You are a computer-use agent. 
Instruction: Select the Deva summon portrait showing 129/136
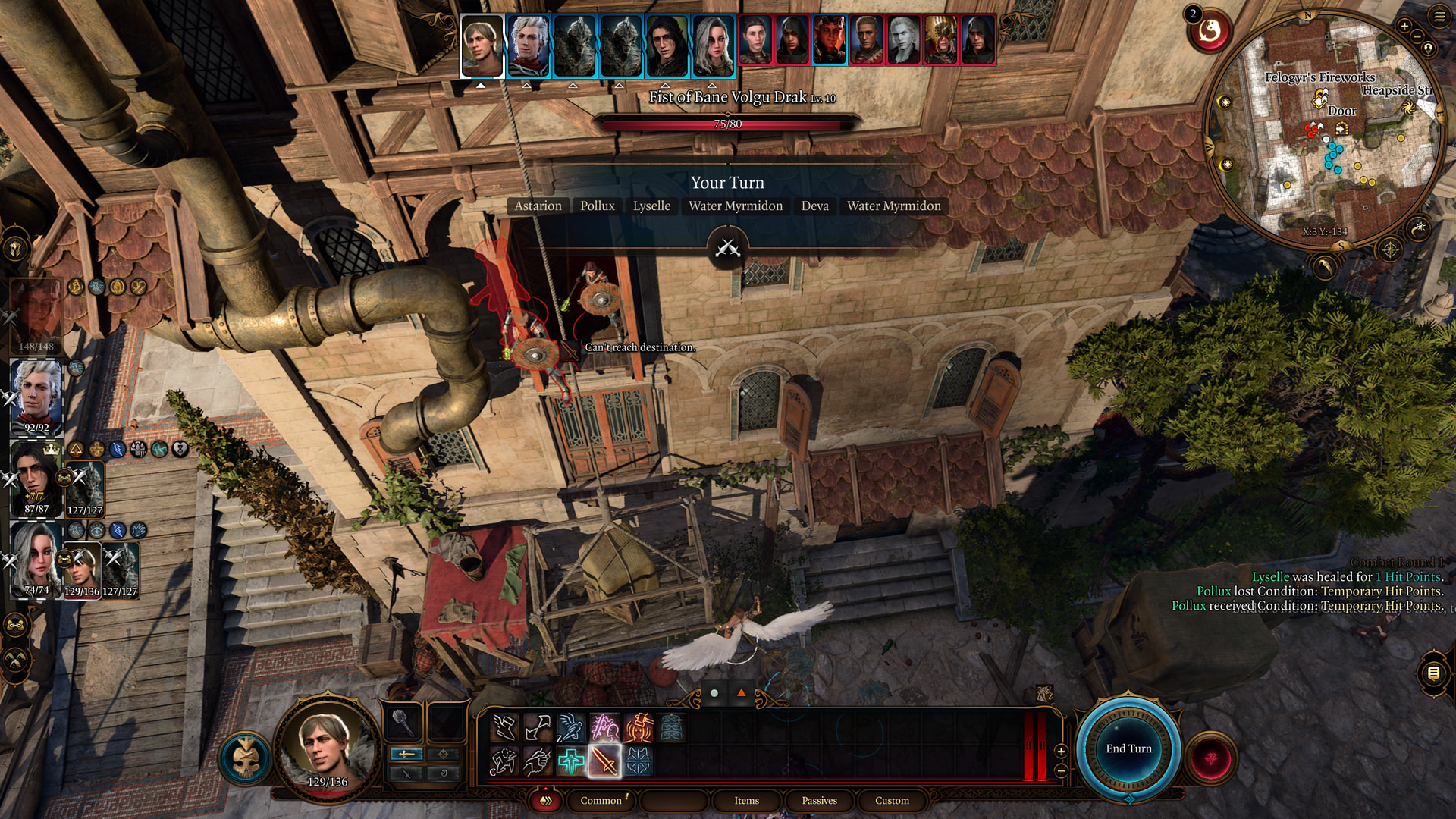click(82, 569)
